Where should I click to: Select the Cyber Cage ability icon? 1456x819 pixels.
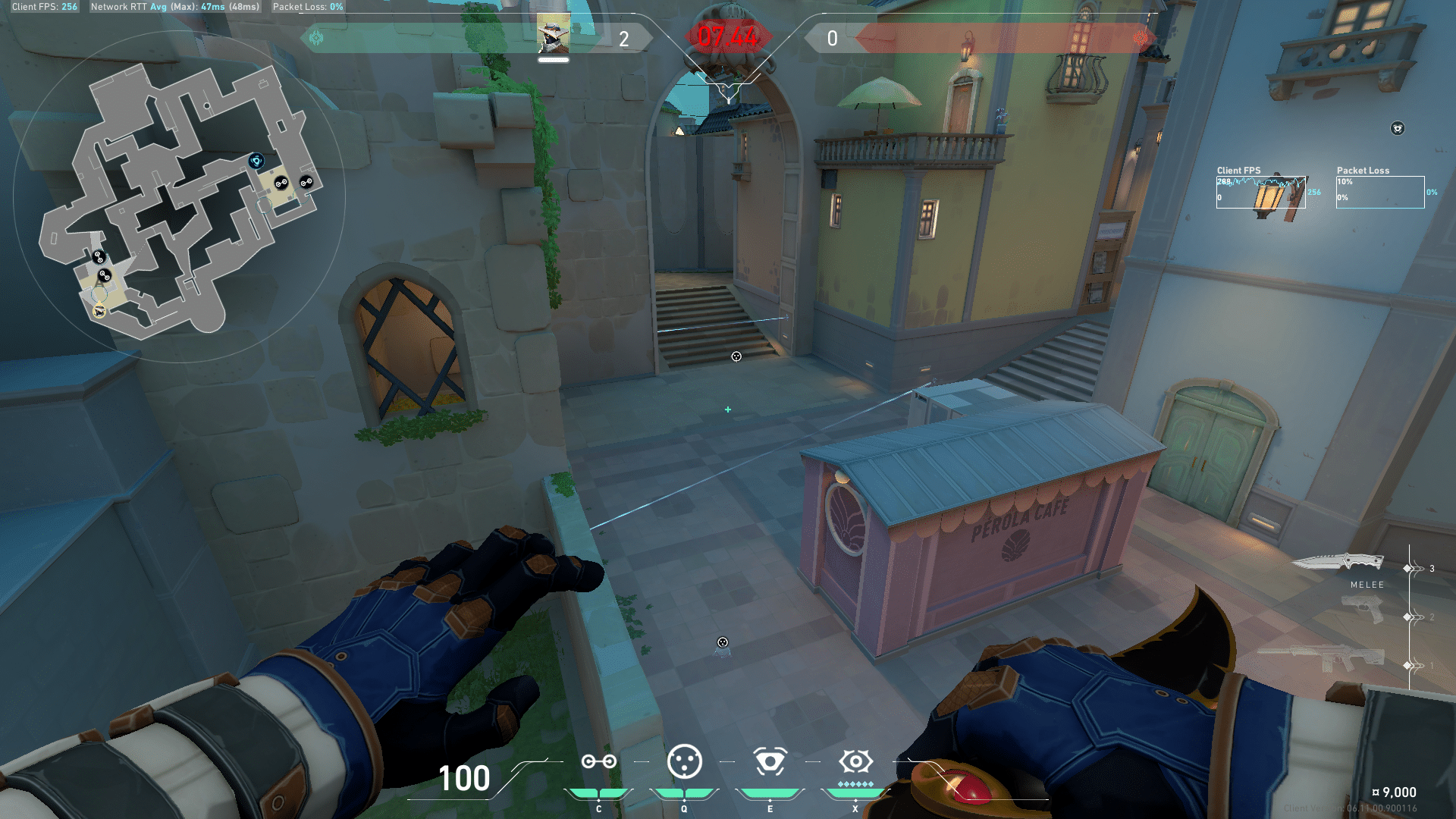pos(684,761)
